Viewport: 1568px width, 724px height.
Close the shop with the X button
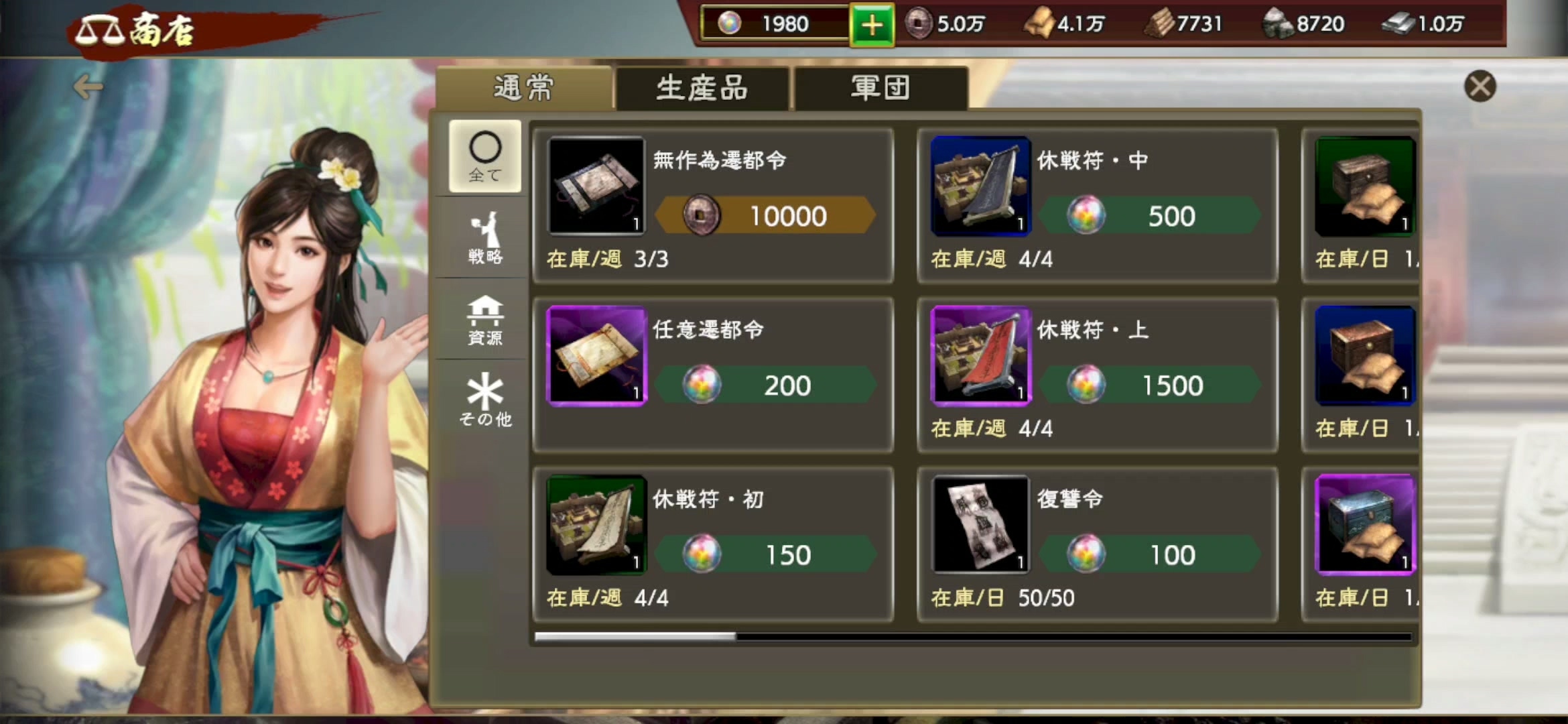tap(1481, 86)
